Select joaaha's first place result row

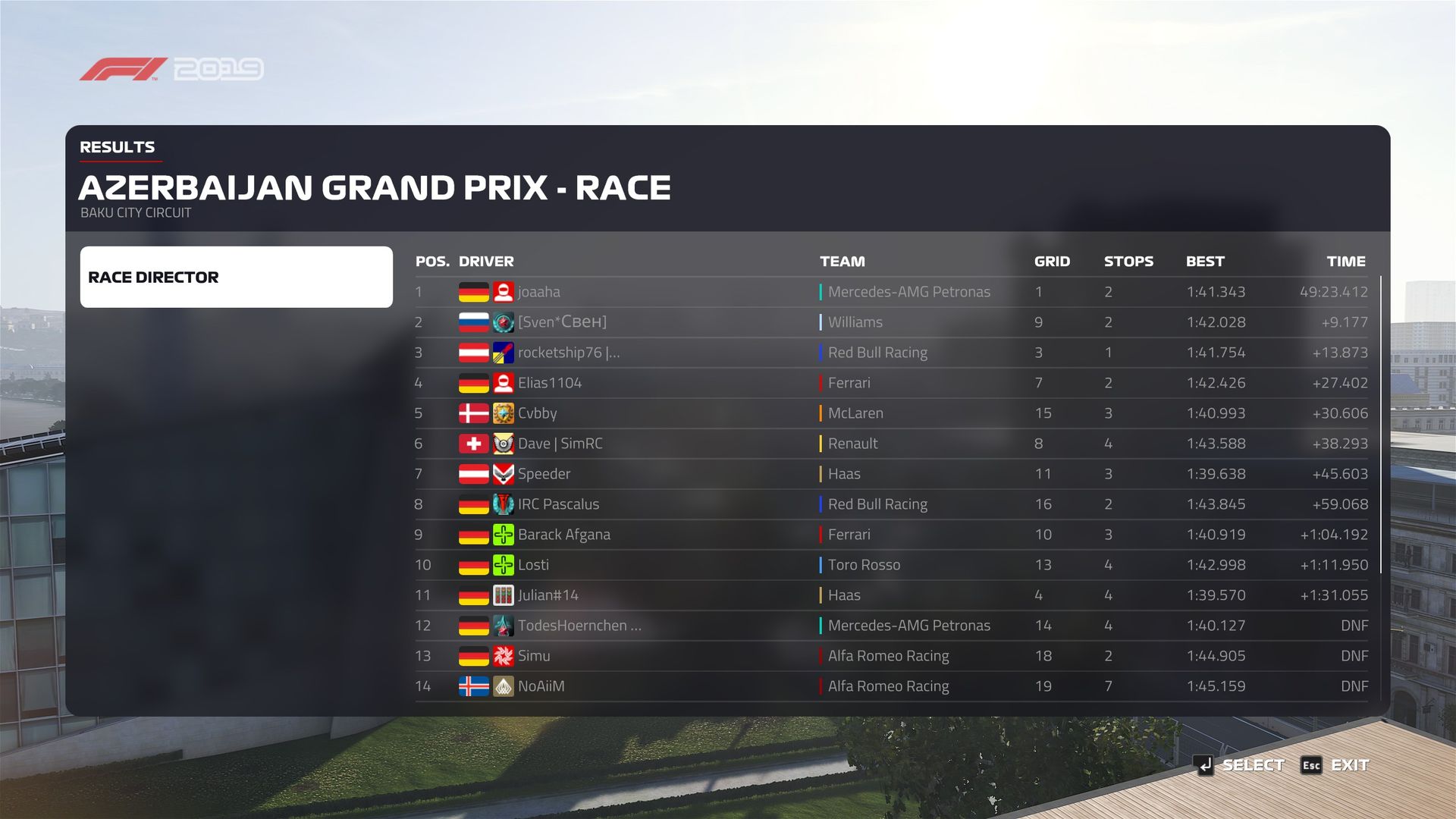click(x=891, y=292)
